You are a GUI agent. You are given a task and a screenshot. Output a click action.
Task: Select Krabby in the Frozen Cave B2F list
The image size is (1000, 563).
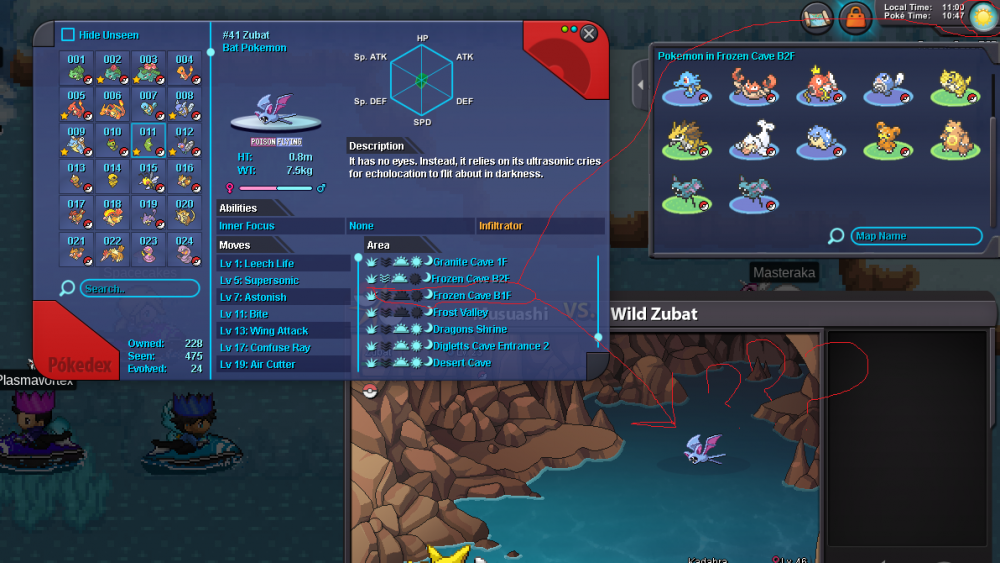coord(749,88)
